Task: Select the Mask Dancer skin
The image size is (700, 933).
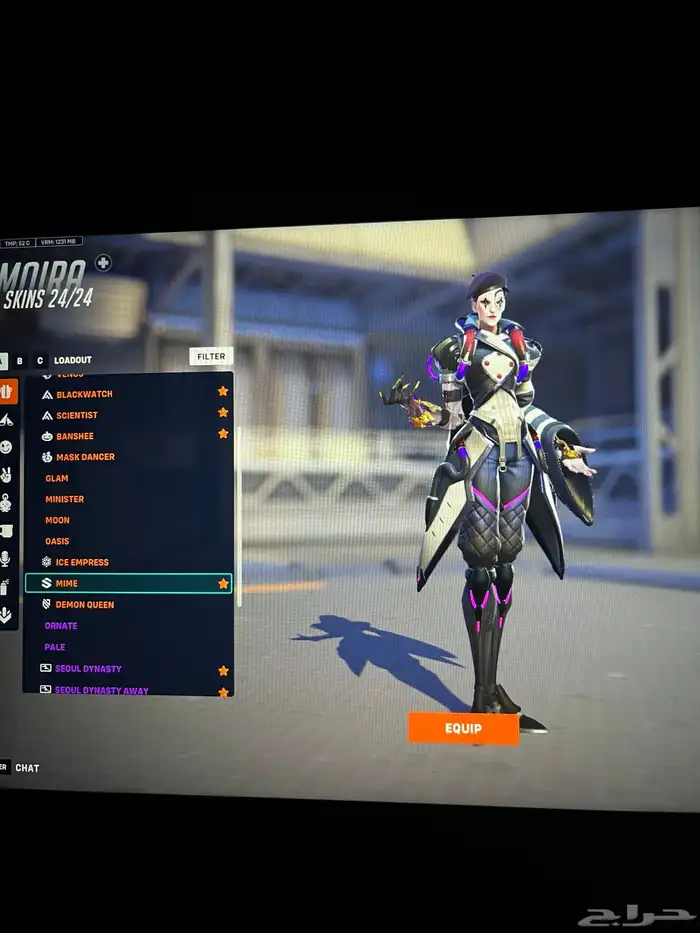Action: point(85,457)
